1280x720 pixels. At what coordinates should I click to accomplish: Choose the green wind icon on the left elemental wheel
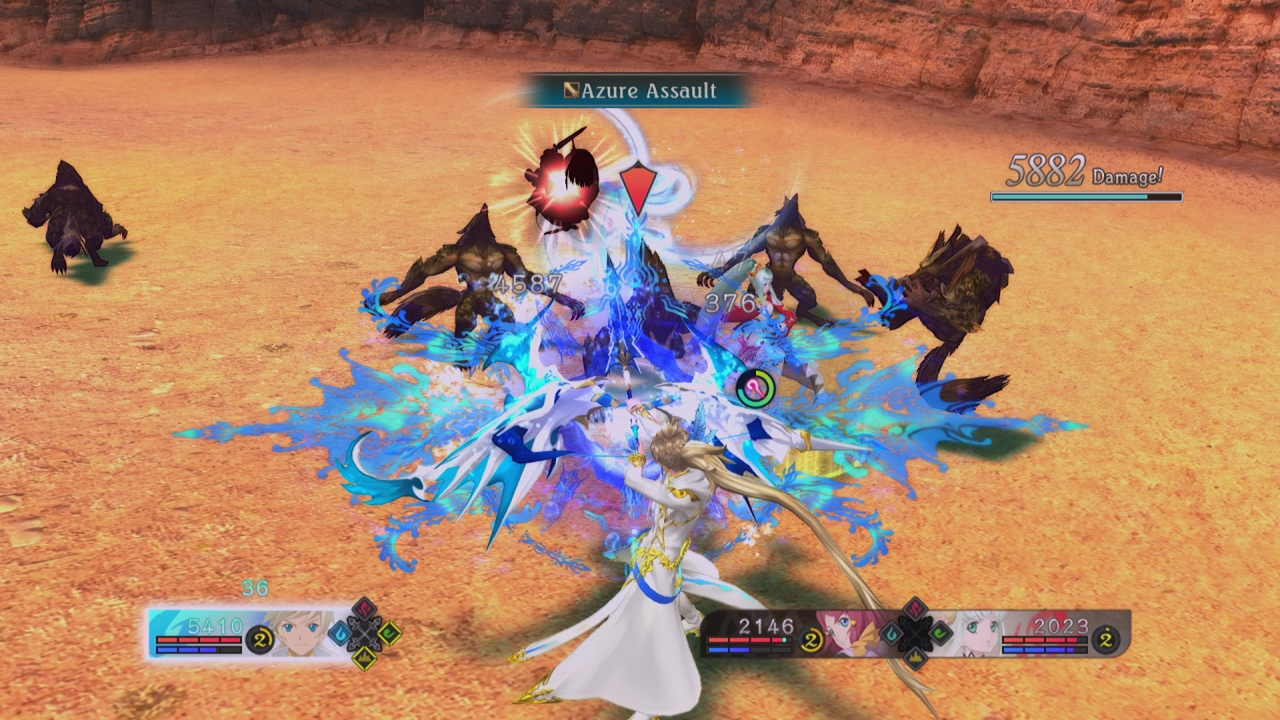(x=389, y=633)
